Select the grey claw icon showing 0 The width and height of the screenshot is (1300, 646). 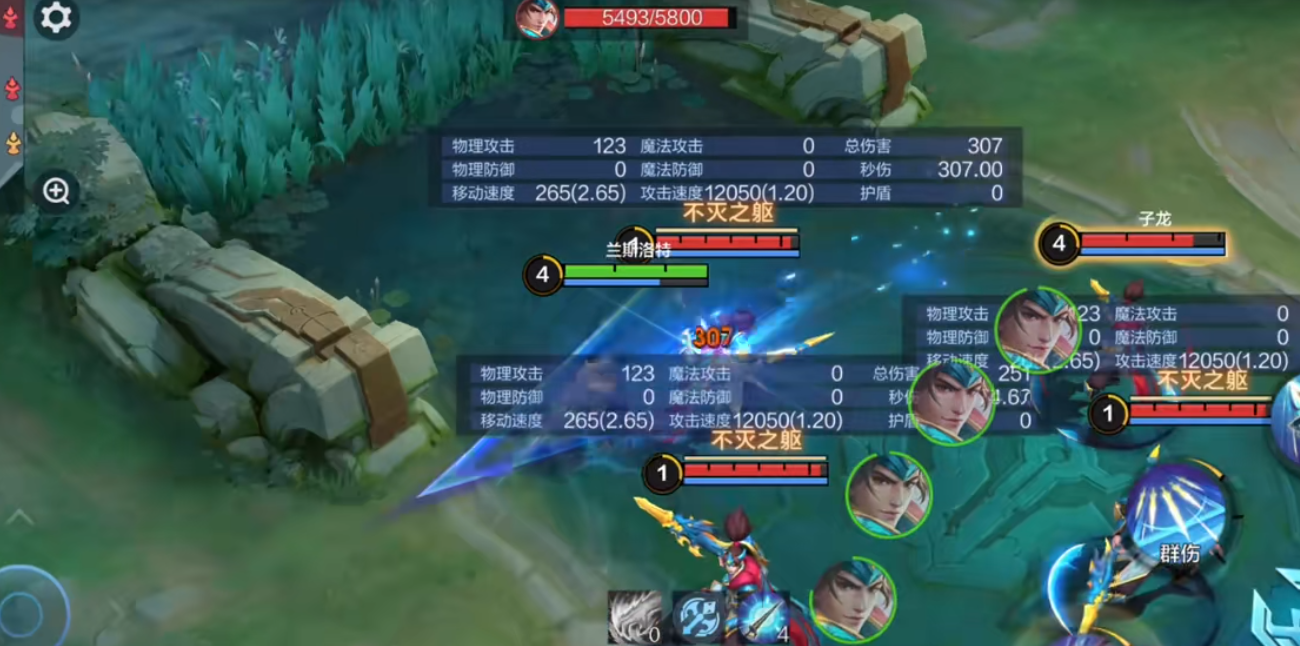coord(636,616)
